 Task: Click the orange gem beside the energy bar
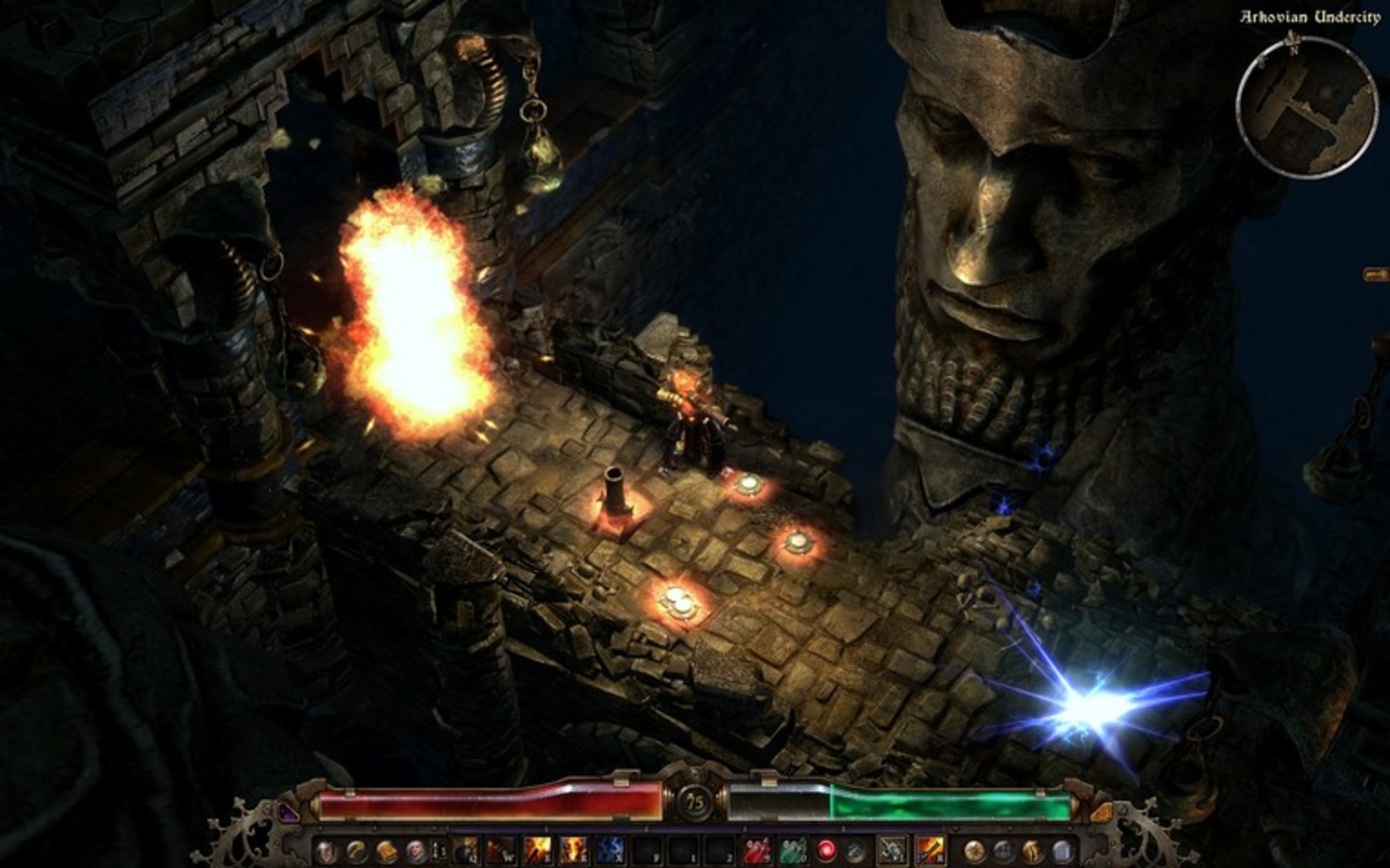click(x=1101, y=812)
